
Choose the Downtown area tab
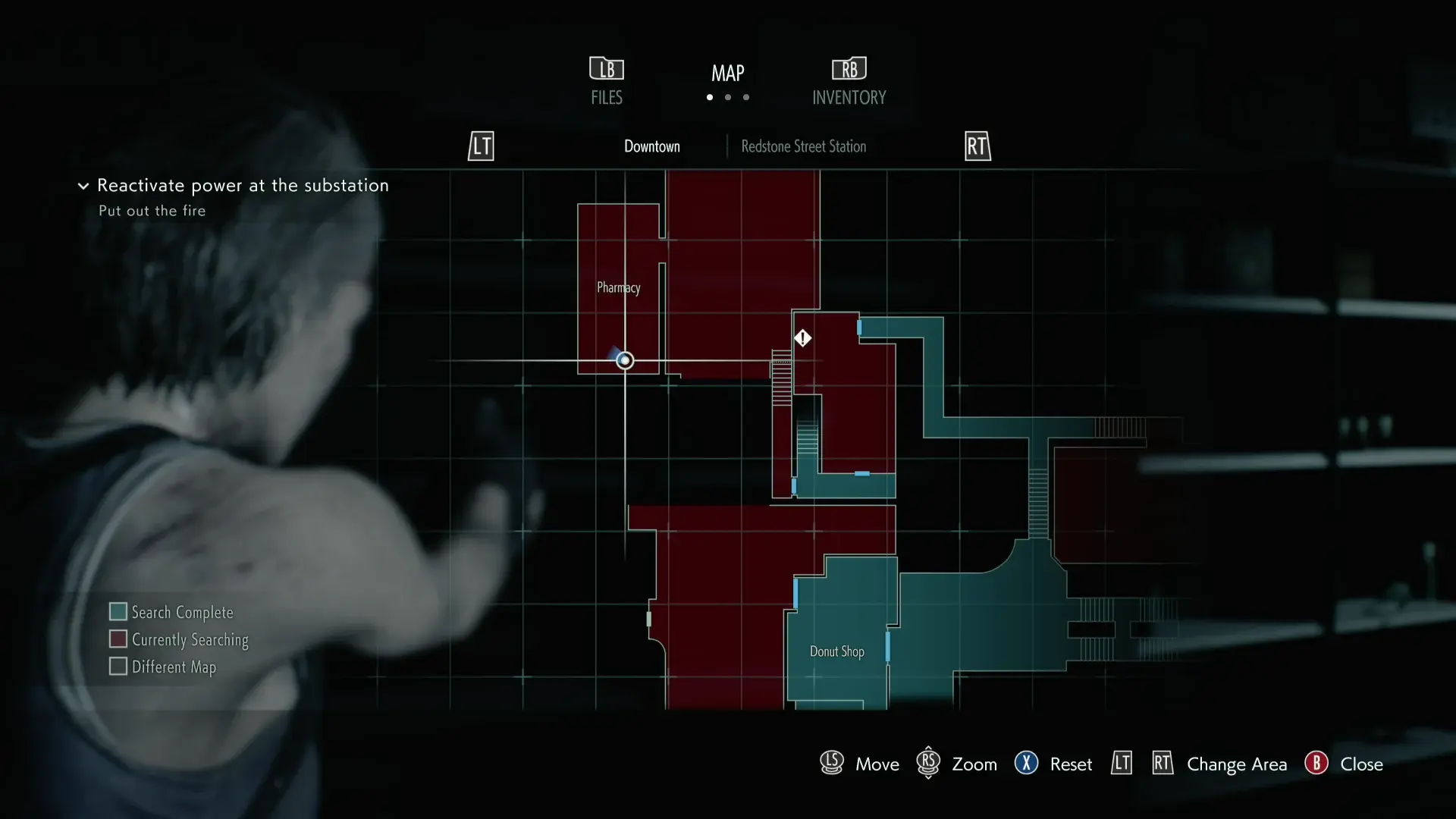[651, 146]
